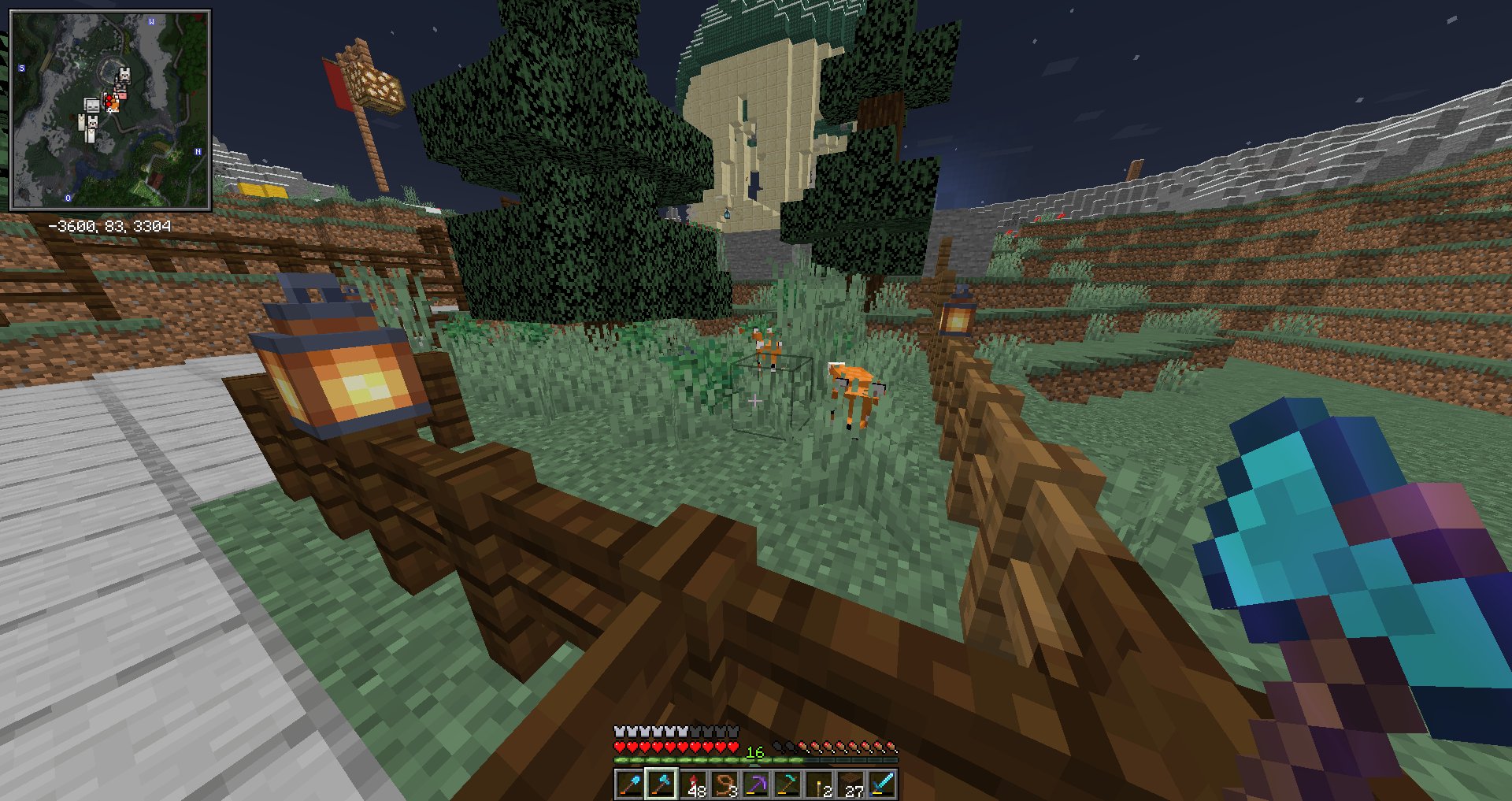Screen dimensions: 1512x801
Task: Choose the torch stack slot
Action: coord(819,784)
